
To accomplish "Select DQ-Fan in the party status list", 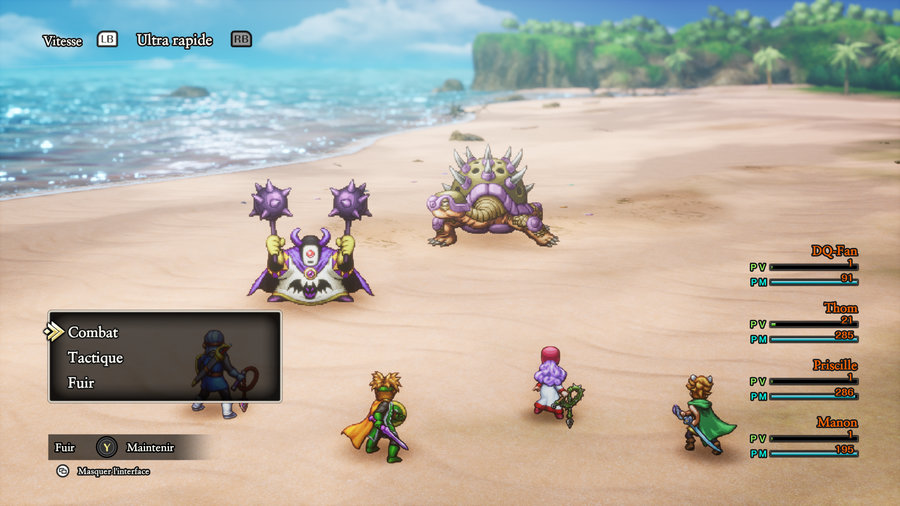I will click(834, 251).
